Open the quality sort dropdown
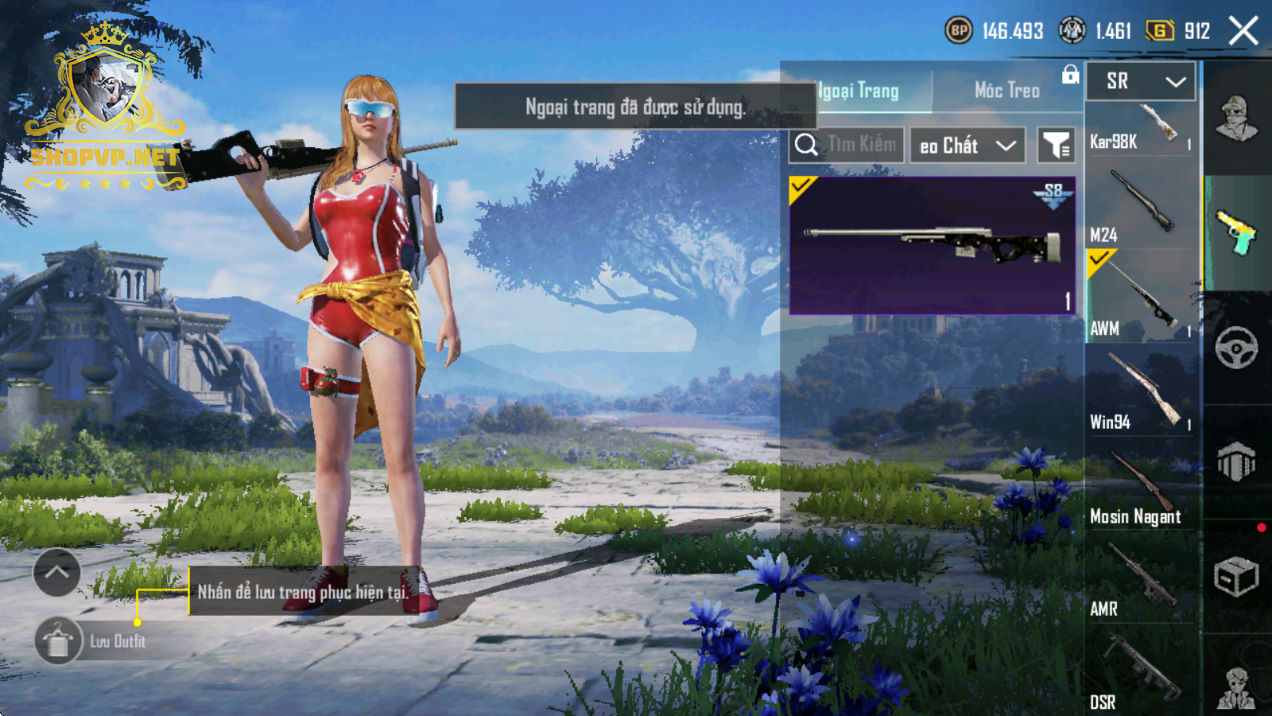This screenshot has width=1272, height=716. [x=968, y=146]
